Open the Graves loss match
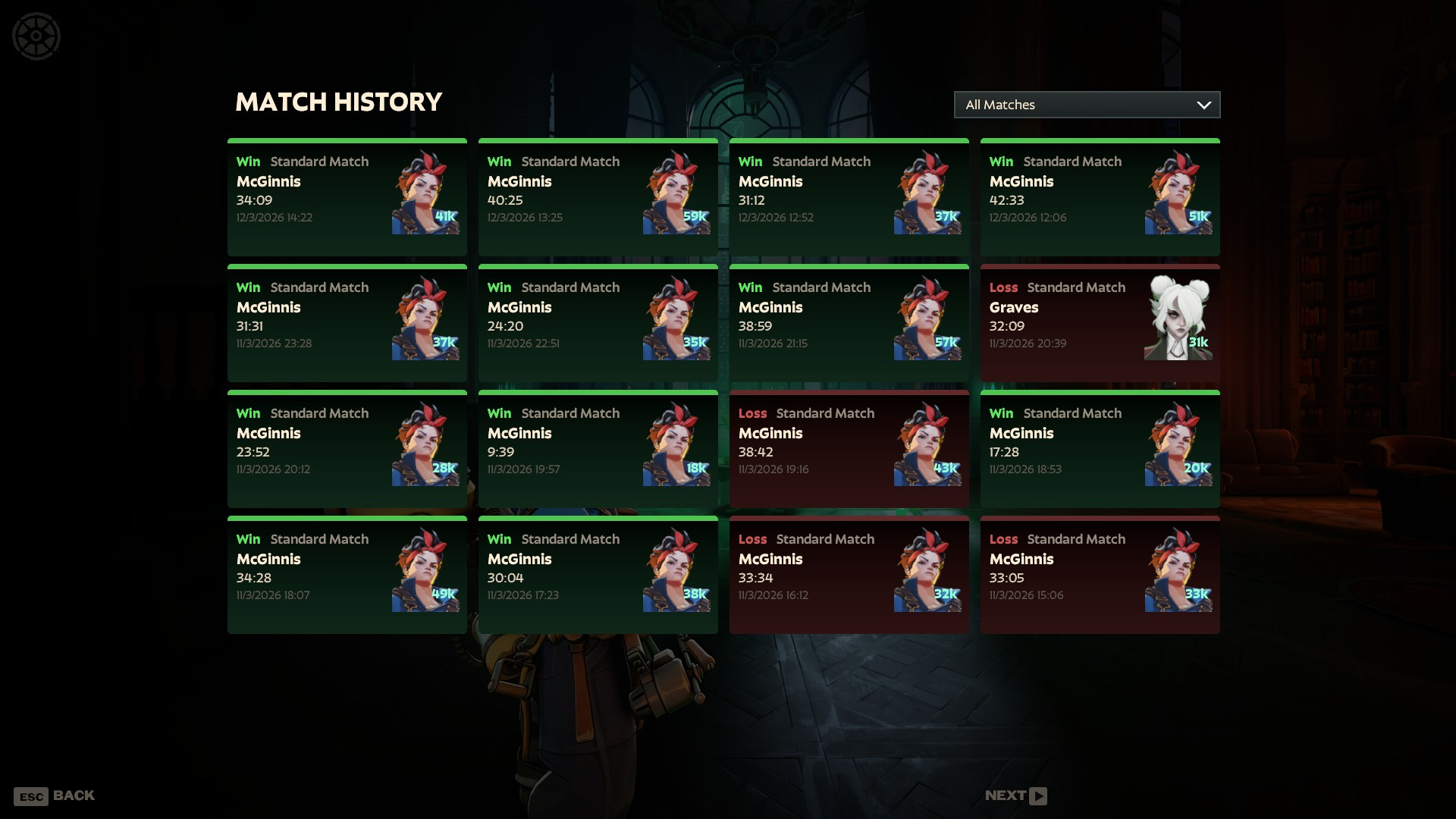The height and width of the screenshot is (819, 1456). click(1100, 323)
